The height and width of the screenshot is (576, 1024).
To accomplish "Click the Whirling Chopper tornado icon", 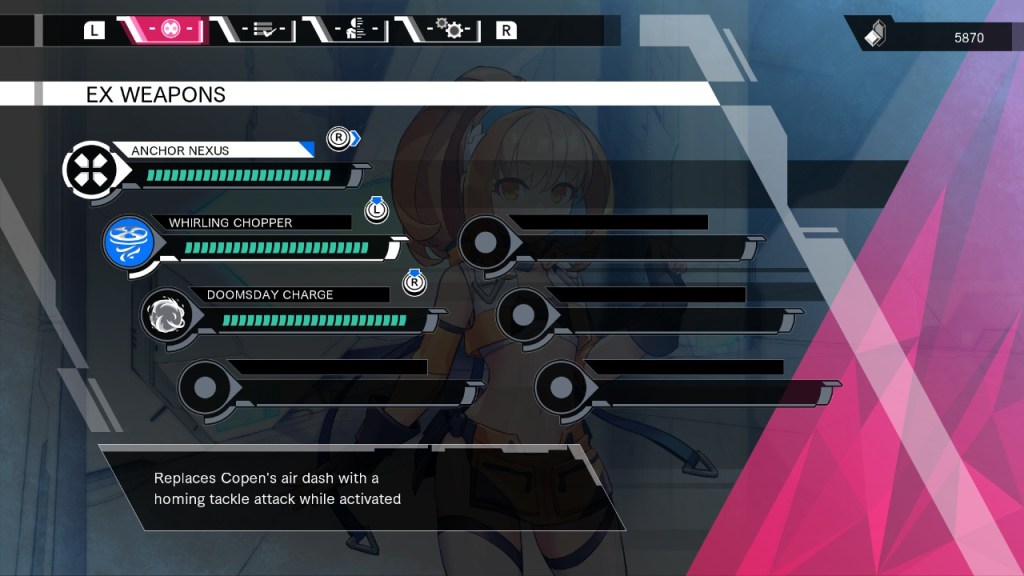I will tap(131, 244).
